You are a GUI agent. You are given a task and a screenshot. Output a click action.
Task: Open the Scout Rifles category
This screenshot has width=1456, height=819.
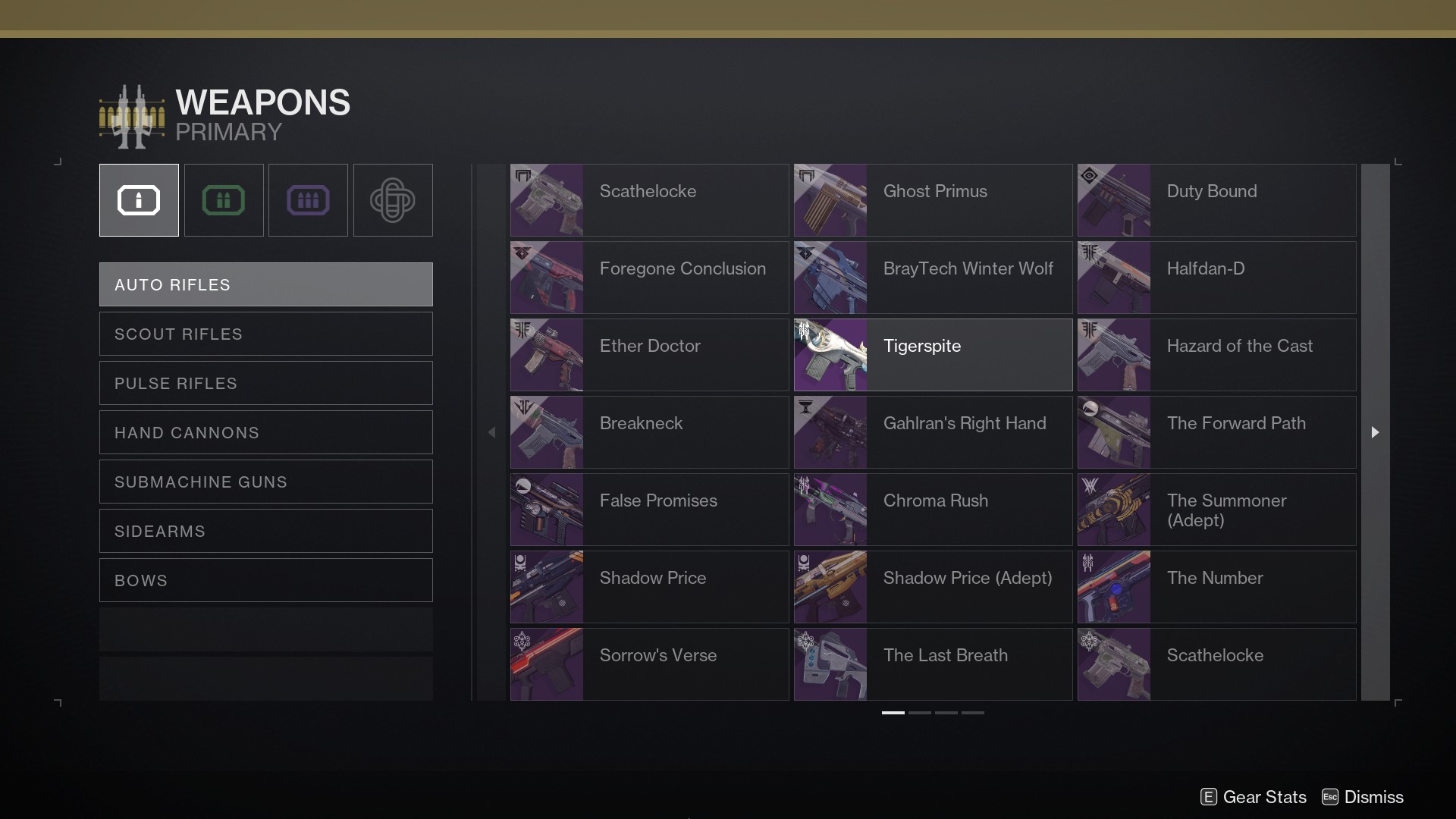pos(265,334)
